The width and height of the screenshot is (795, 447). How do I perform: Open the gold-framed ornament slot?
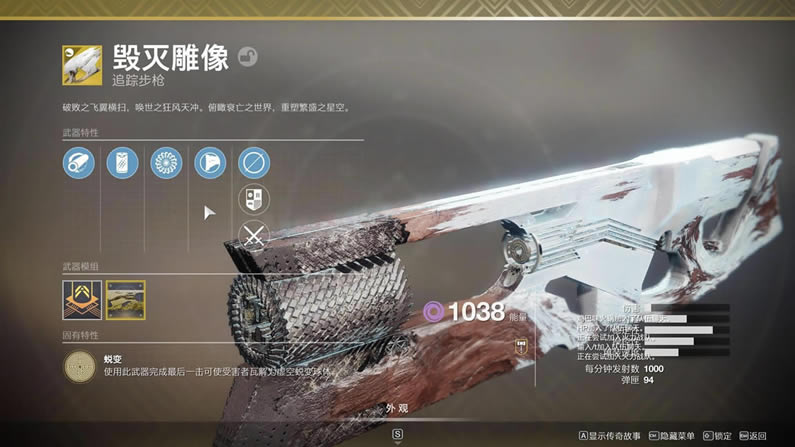pos(126,300)
